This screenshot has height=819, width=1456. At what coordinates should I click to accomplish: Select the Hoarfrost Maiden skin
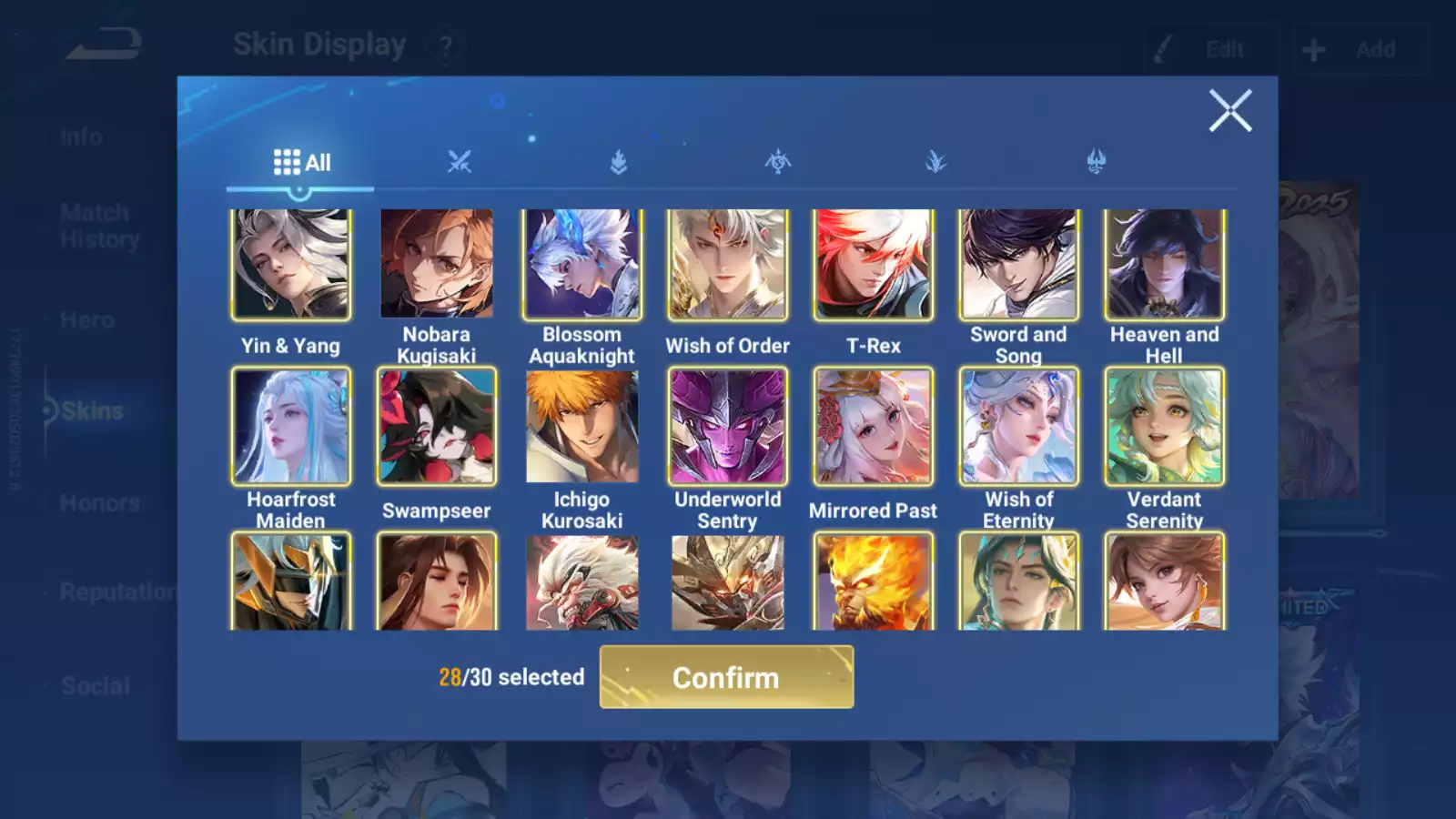291,426
